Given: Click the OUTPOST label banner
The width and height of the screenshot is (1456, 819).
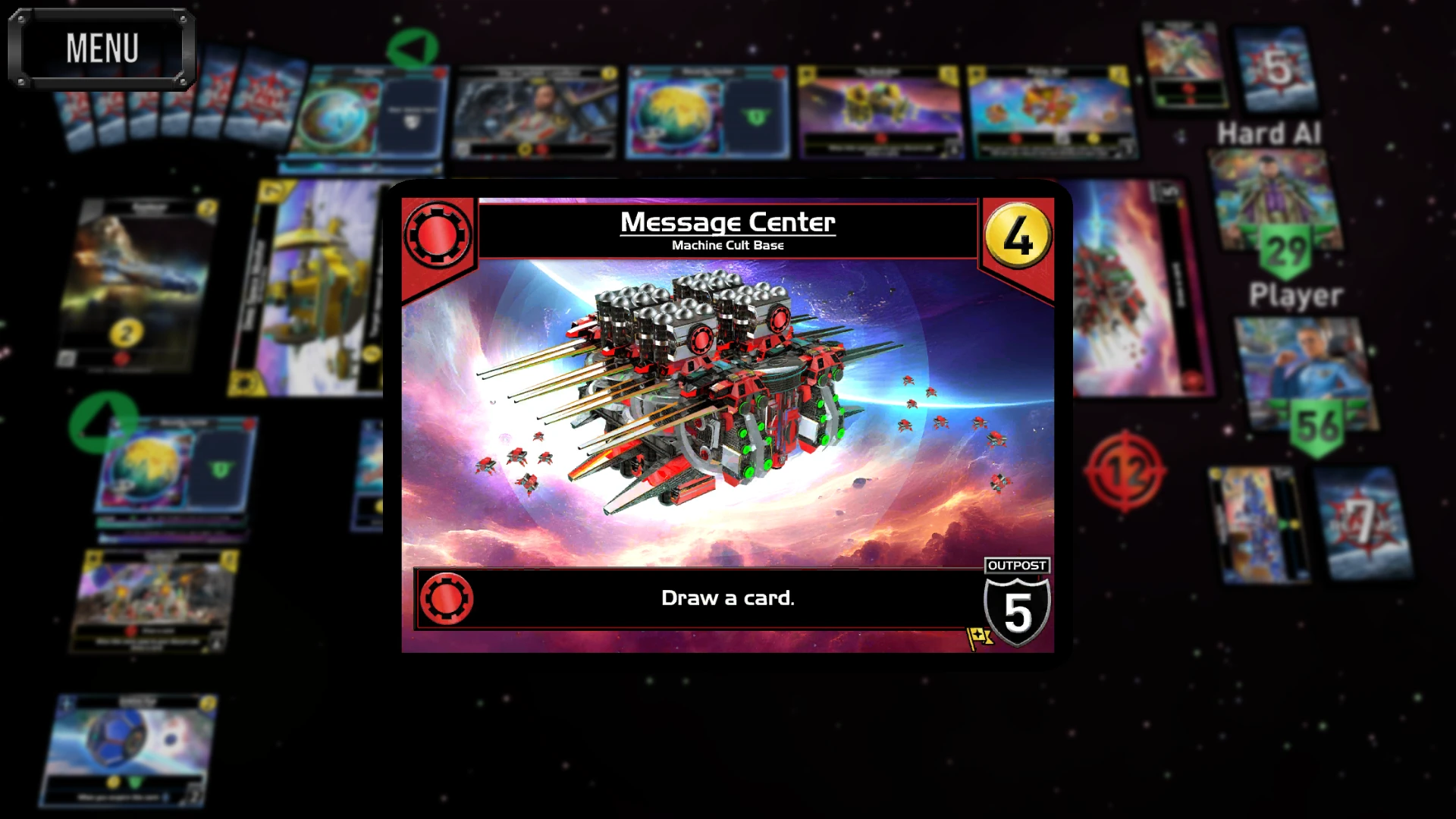Looking at the screenshot, I should pyautogui.click(x=1016, y=565).
